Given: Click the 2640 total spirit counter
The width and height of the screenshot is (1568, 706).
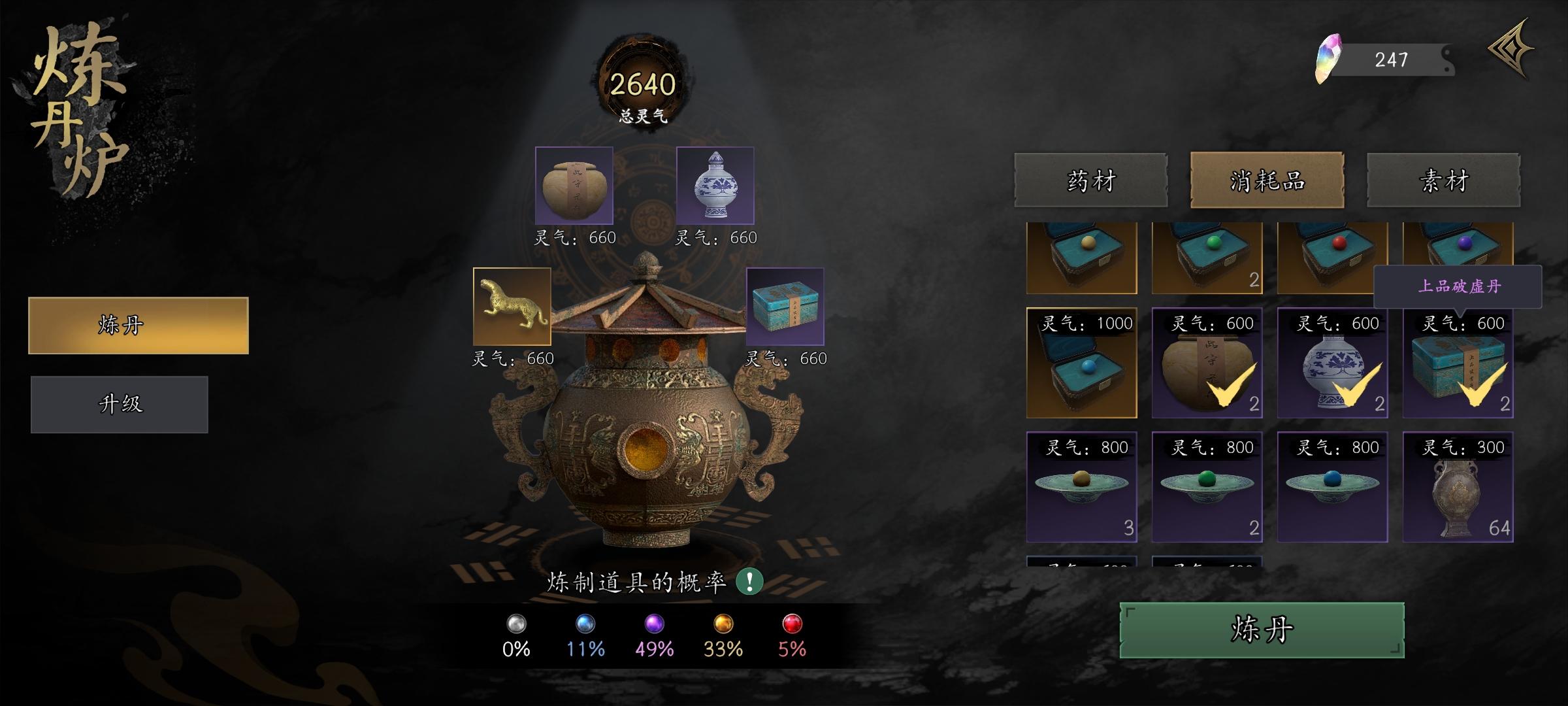Looking at the screenshot, I should point(644,82).
